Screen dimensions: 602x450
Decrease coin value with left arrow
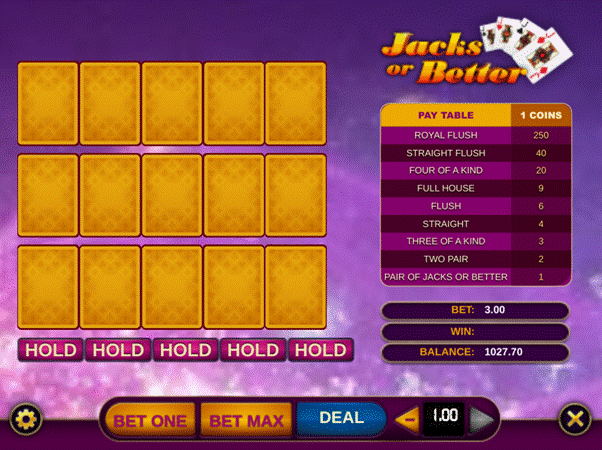pyautogui.click(x=408, y=418)
